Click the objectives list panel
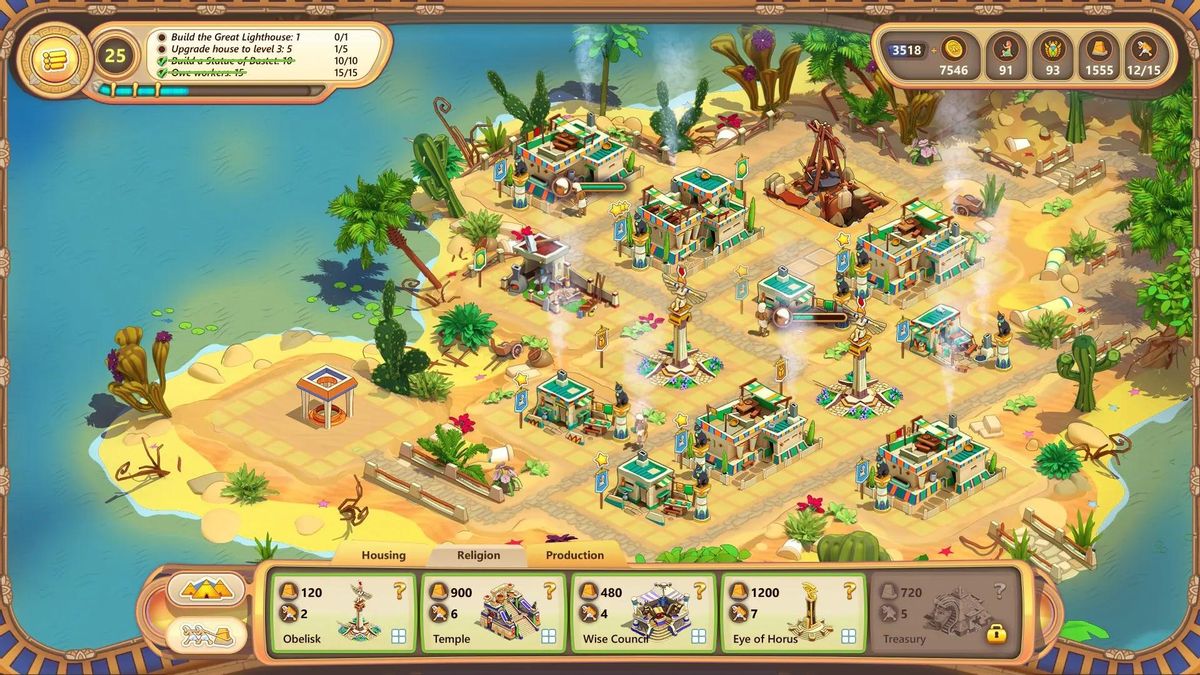Screen dimensions: 1200x675 click(268, 54)
